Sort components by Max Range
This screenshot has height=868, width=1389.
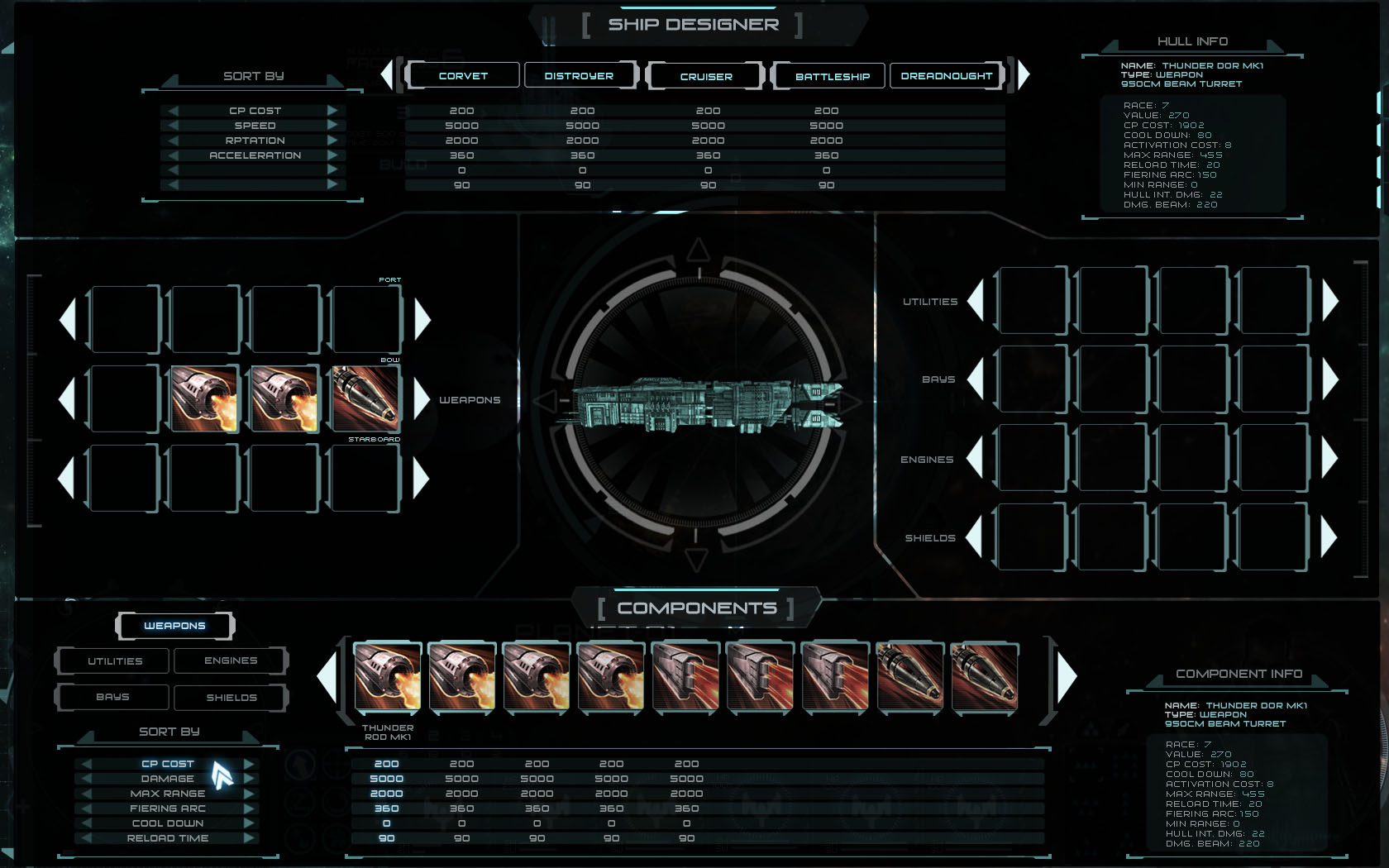click(x=168, y=794)
